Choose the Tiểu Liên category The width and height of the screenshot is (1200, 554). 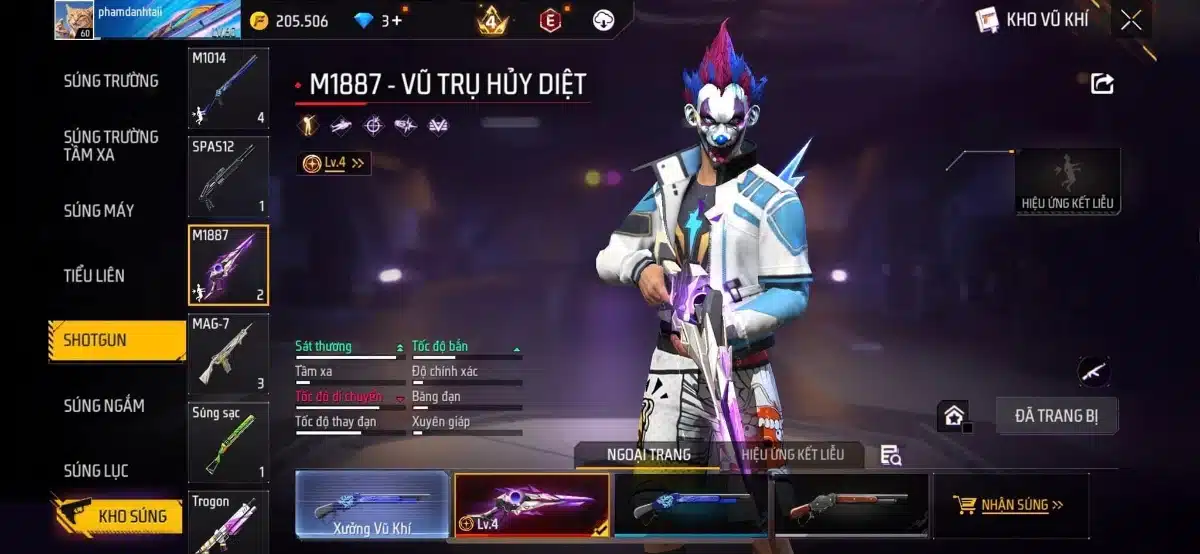94,275
